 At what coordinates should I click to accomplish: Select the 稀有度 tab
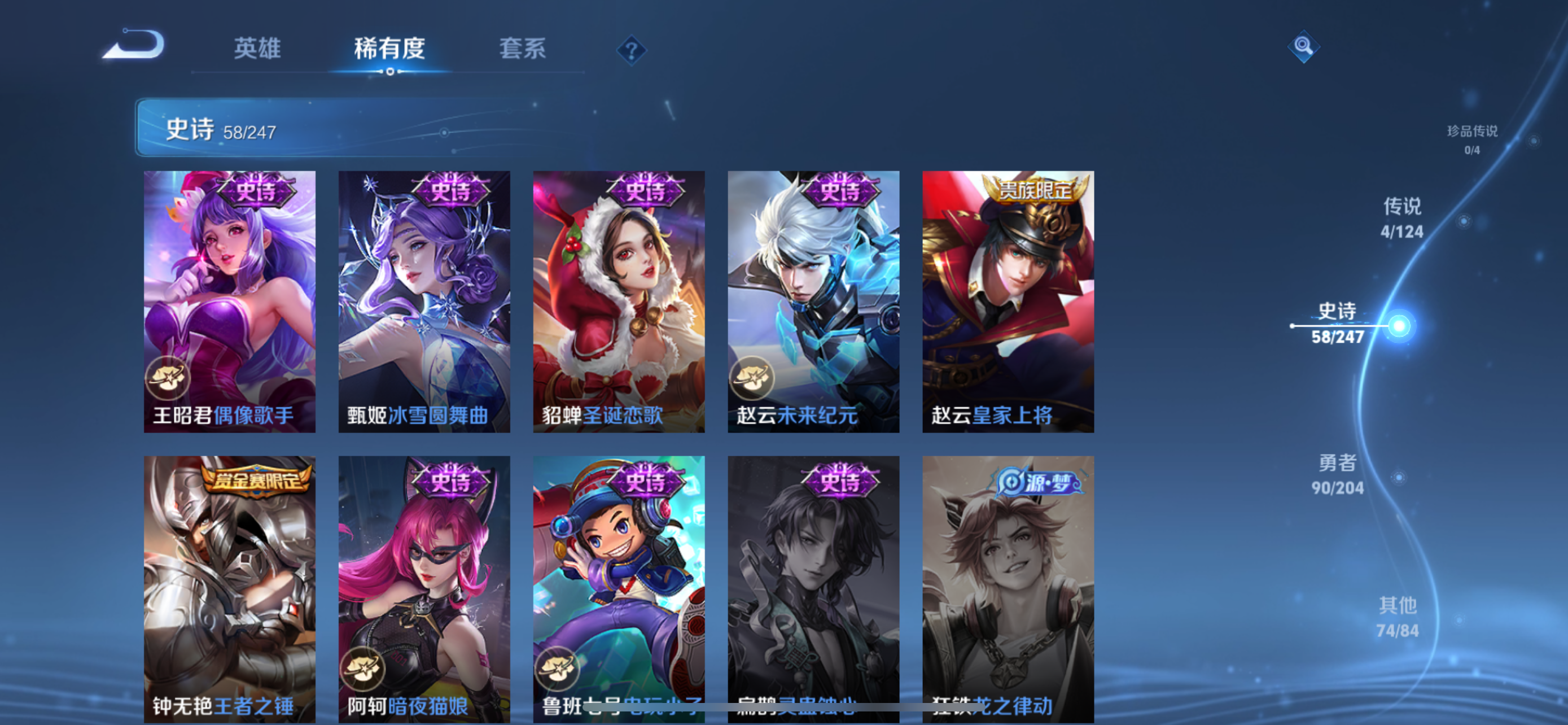pos(389,49)
